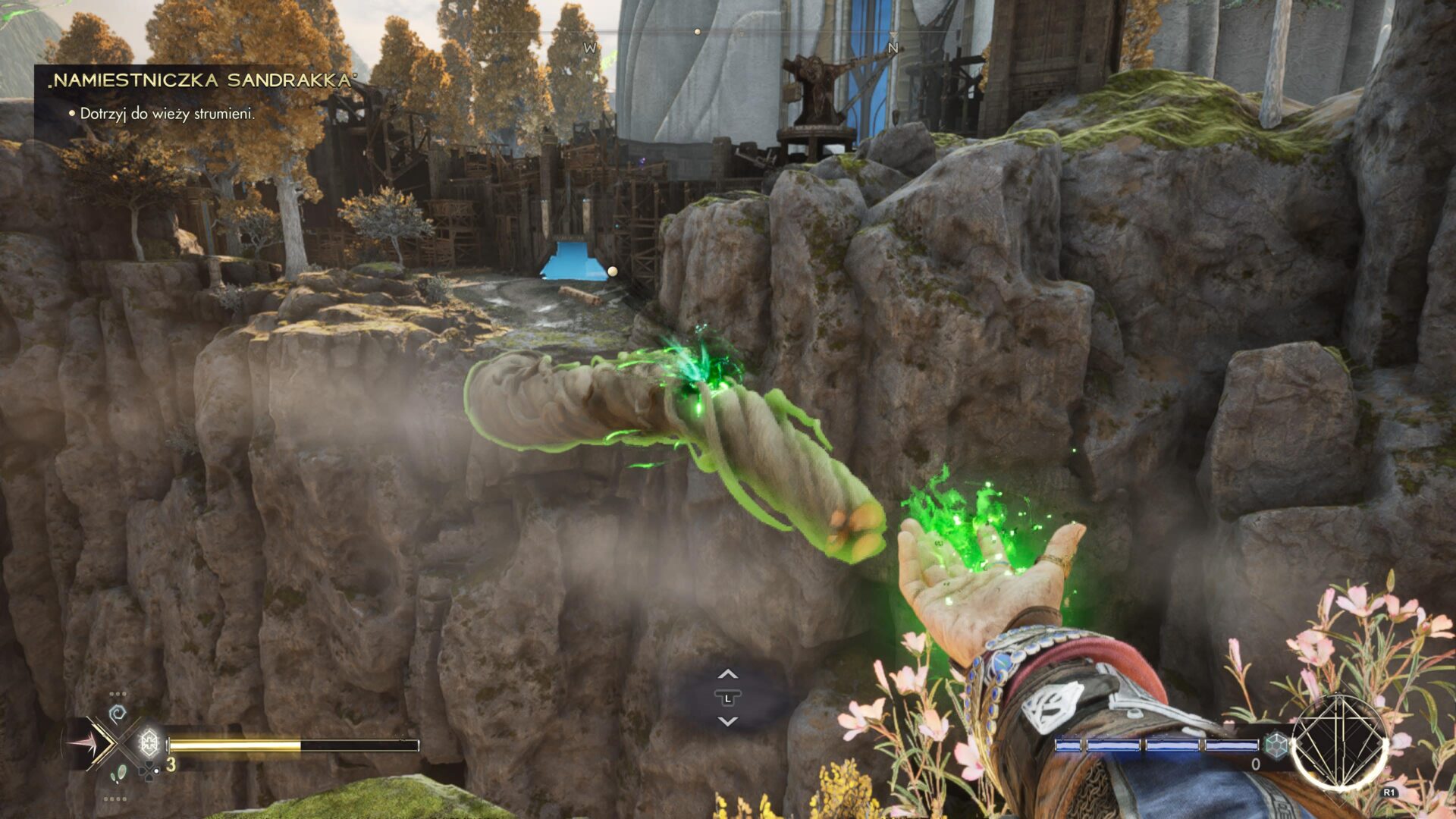Open the Namiestniczka Sandrakka quest tracker
Viewport: 1456px width, 819px height.
point(202,80)
